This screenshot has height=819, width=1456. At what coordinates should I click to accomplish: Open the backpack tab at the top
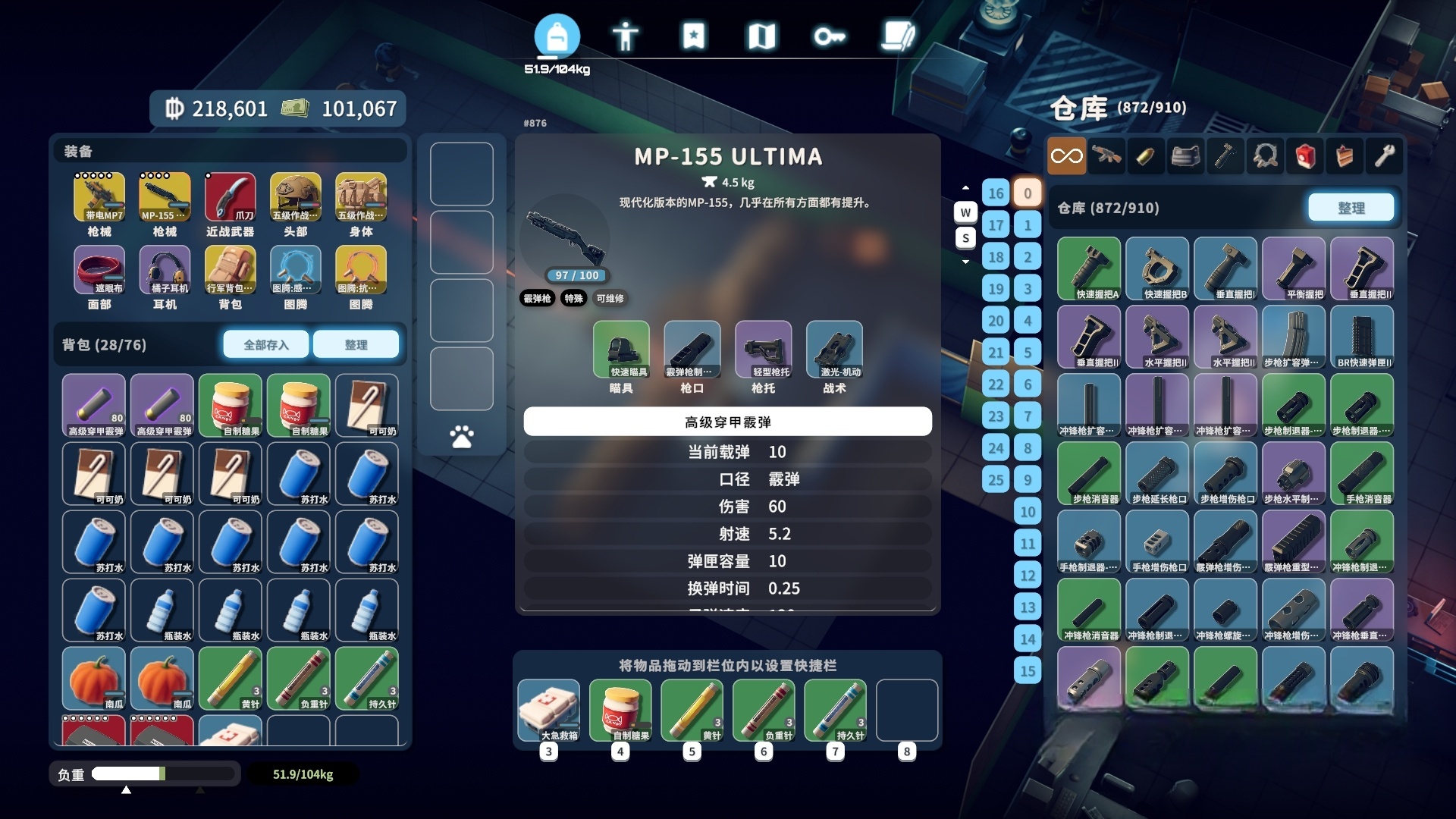coord(557,36)
